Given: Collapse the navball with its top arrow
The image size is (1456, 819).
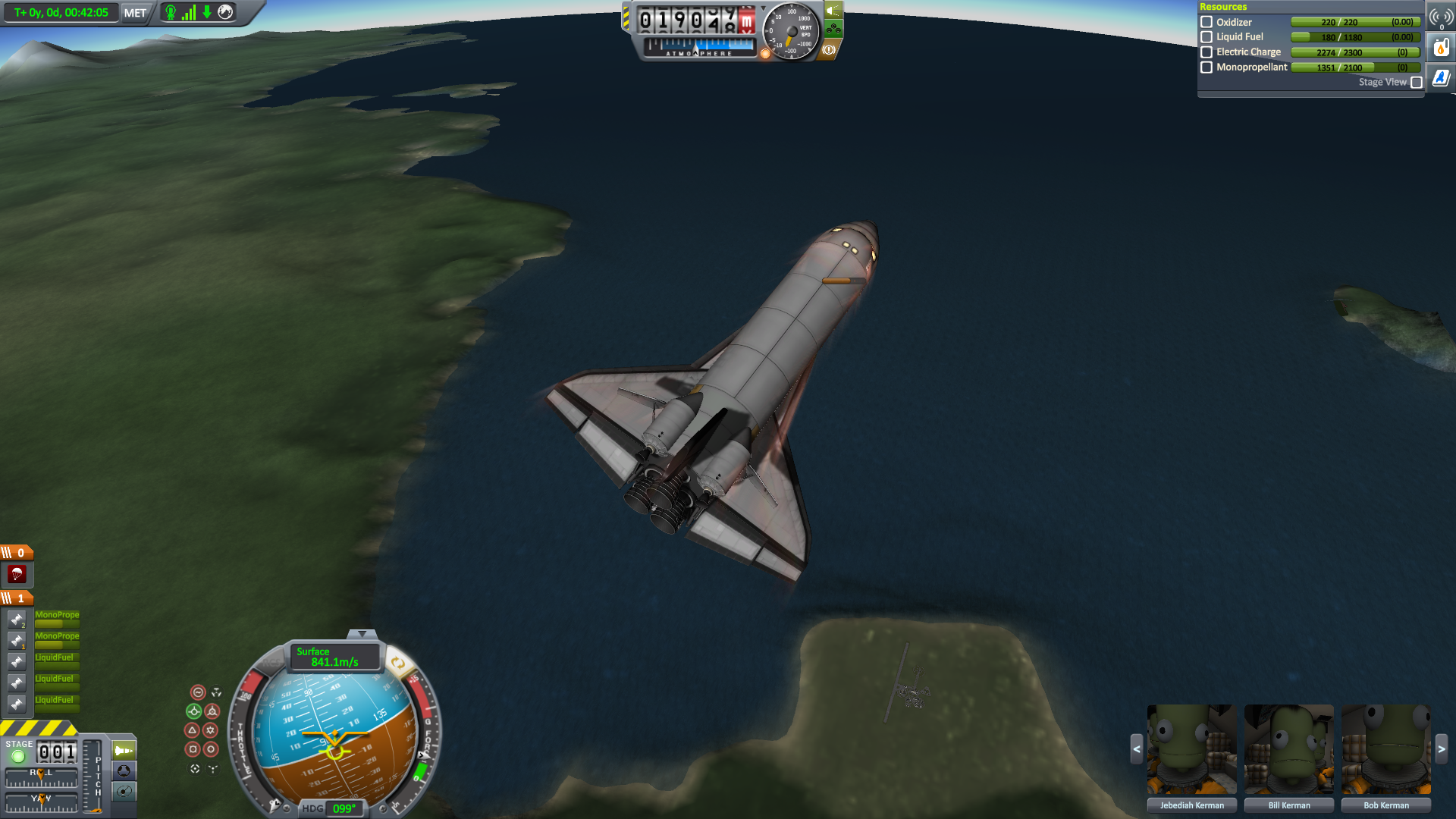Looking at the screenshot, I should [x=362, y=633].
